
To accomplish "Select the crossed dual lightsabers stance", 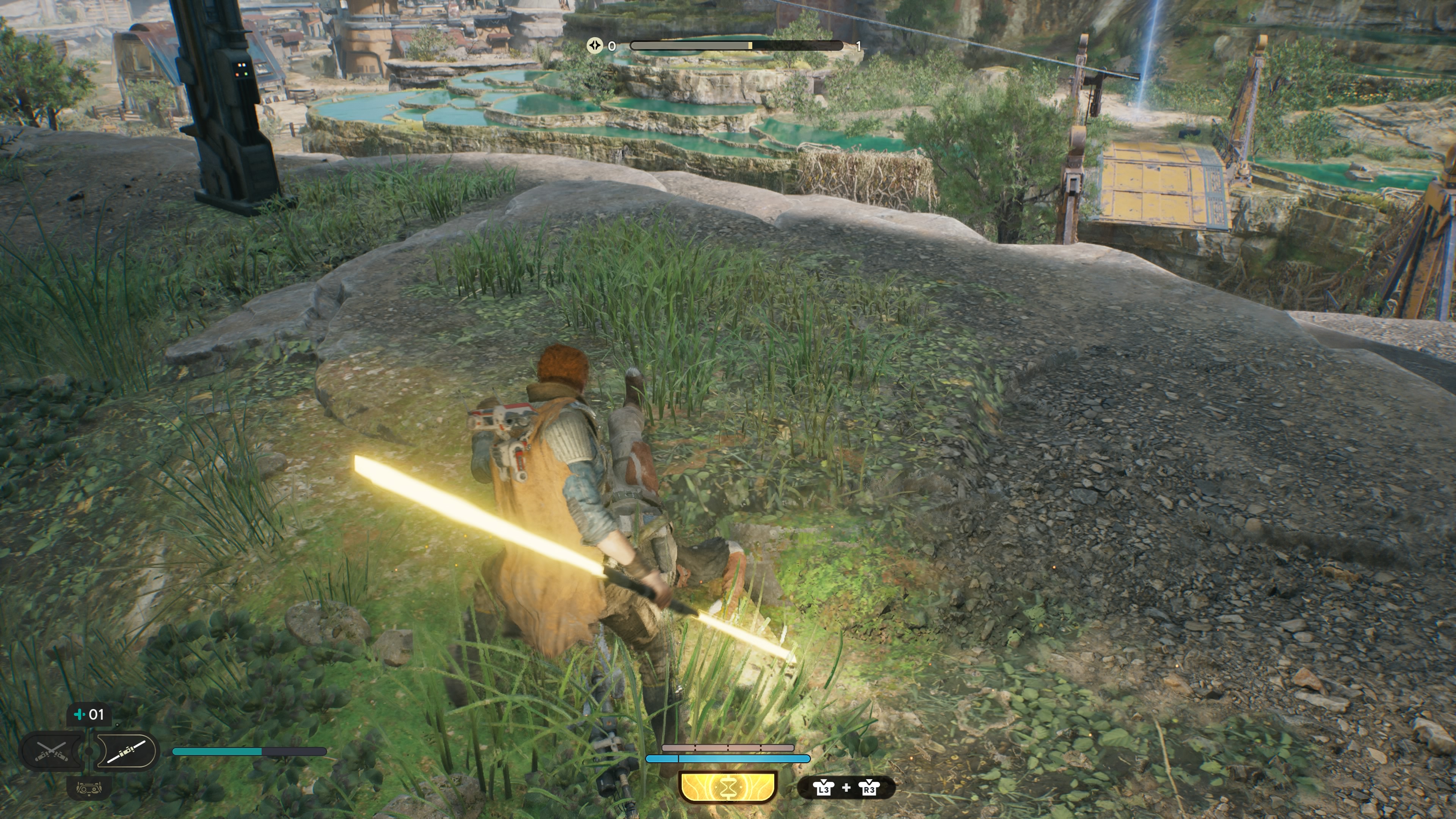I will (x=52, y=751).
